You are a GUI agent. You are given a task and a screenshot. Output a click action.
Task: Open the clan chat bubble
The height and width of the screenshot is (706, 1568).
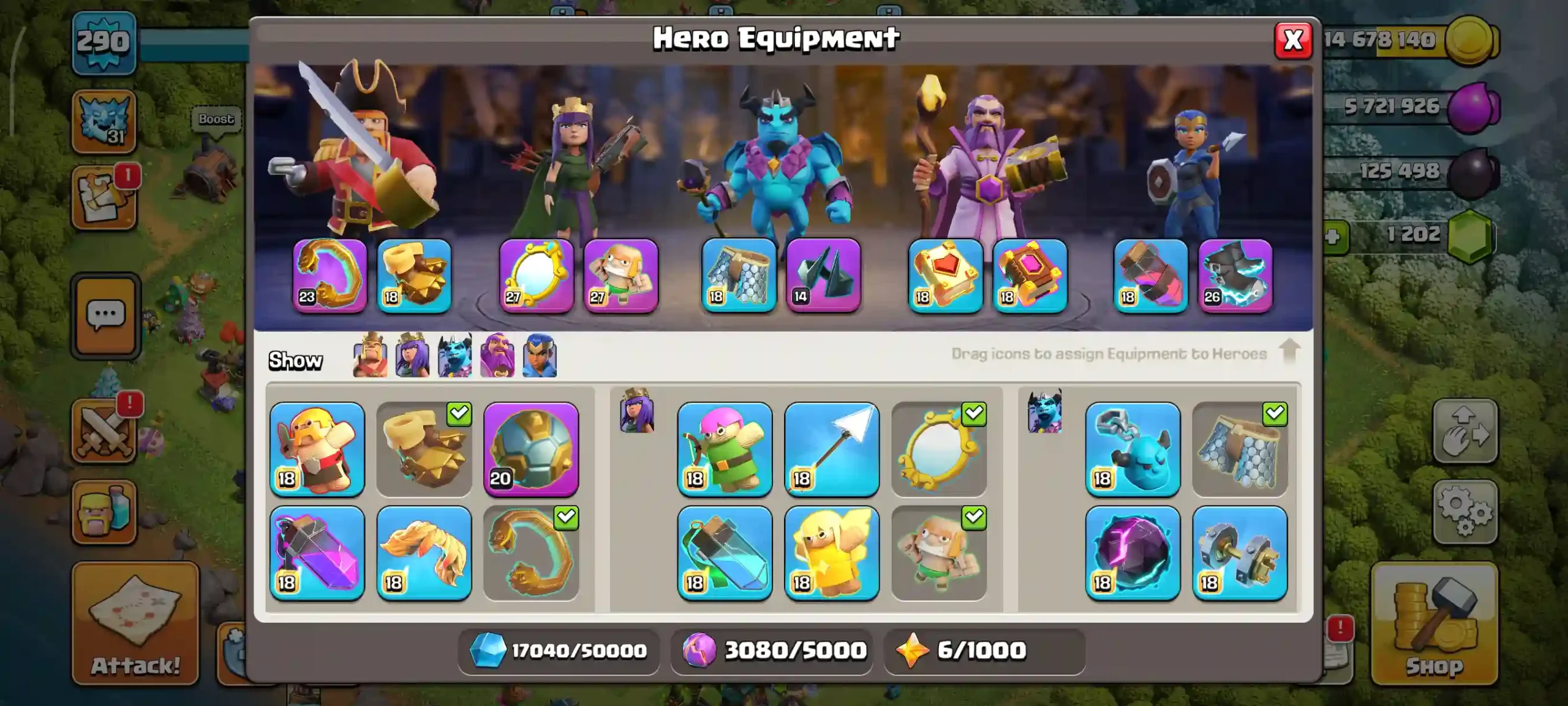tap(105, 314)
